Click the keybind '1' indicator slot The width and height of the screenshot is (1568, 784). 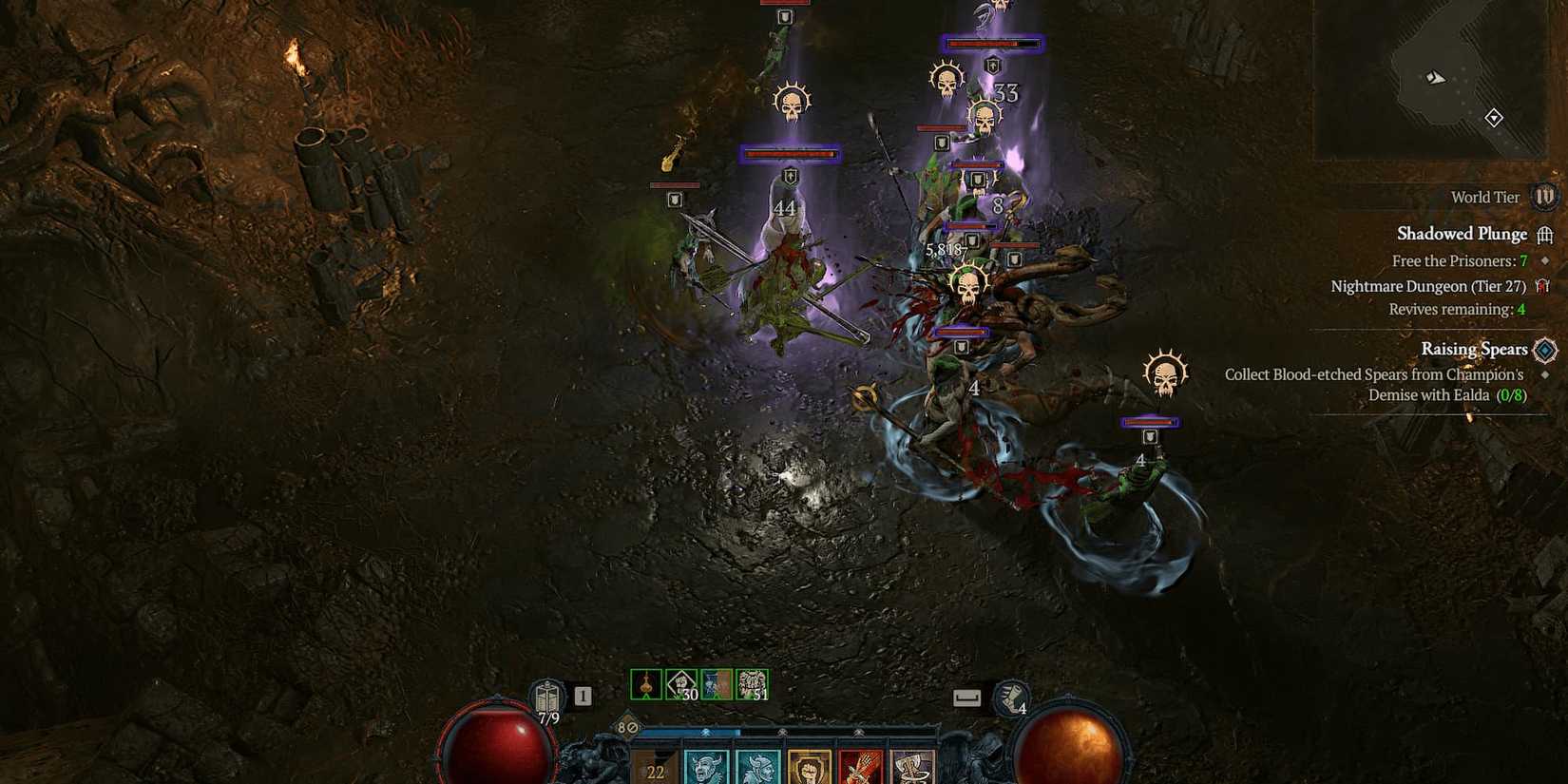pos(583,694)
